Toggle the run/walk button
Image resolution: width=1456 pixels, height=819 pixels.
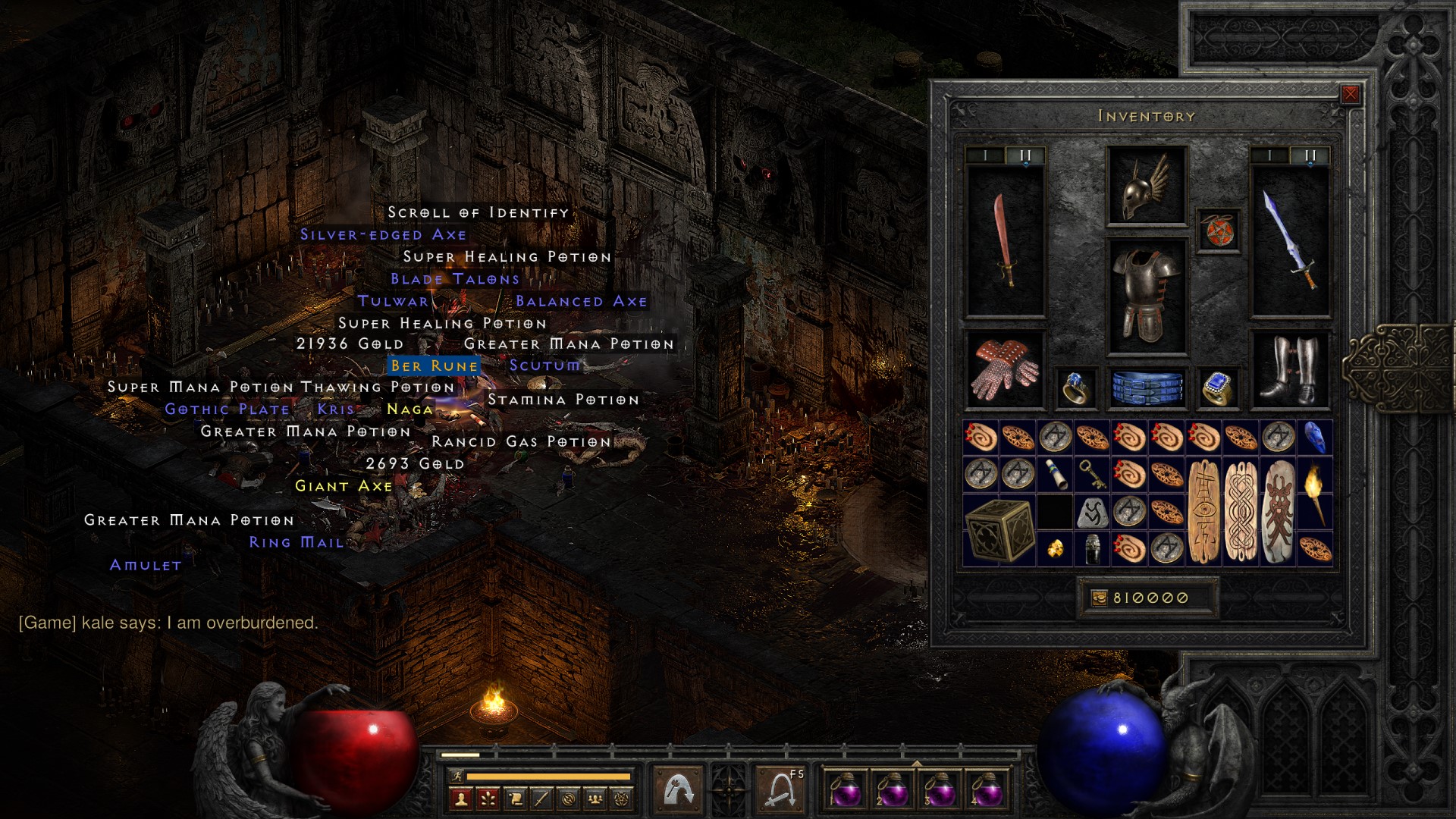coord(457,776)
